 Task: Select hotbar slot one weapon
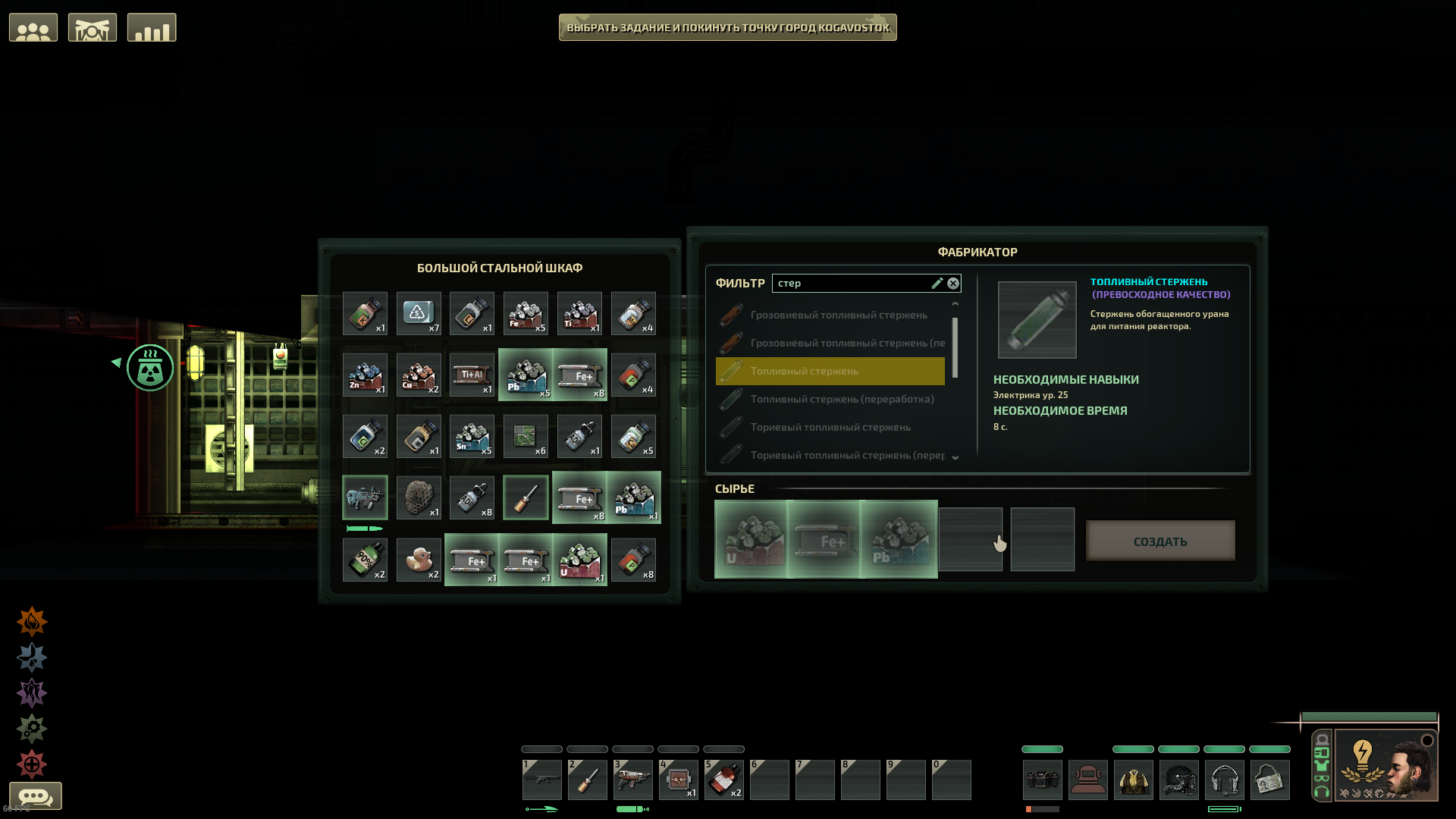(x=542, y=780)
